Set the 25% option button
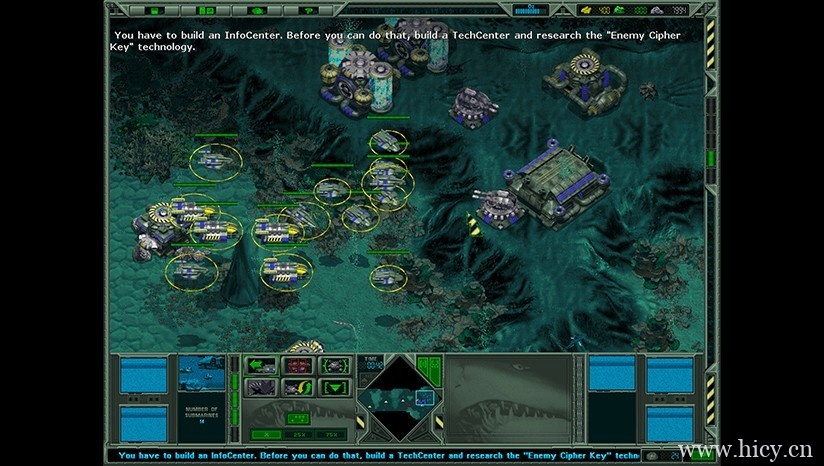Viewport: 824px width, 466px height. point(299,434)
